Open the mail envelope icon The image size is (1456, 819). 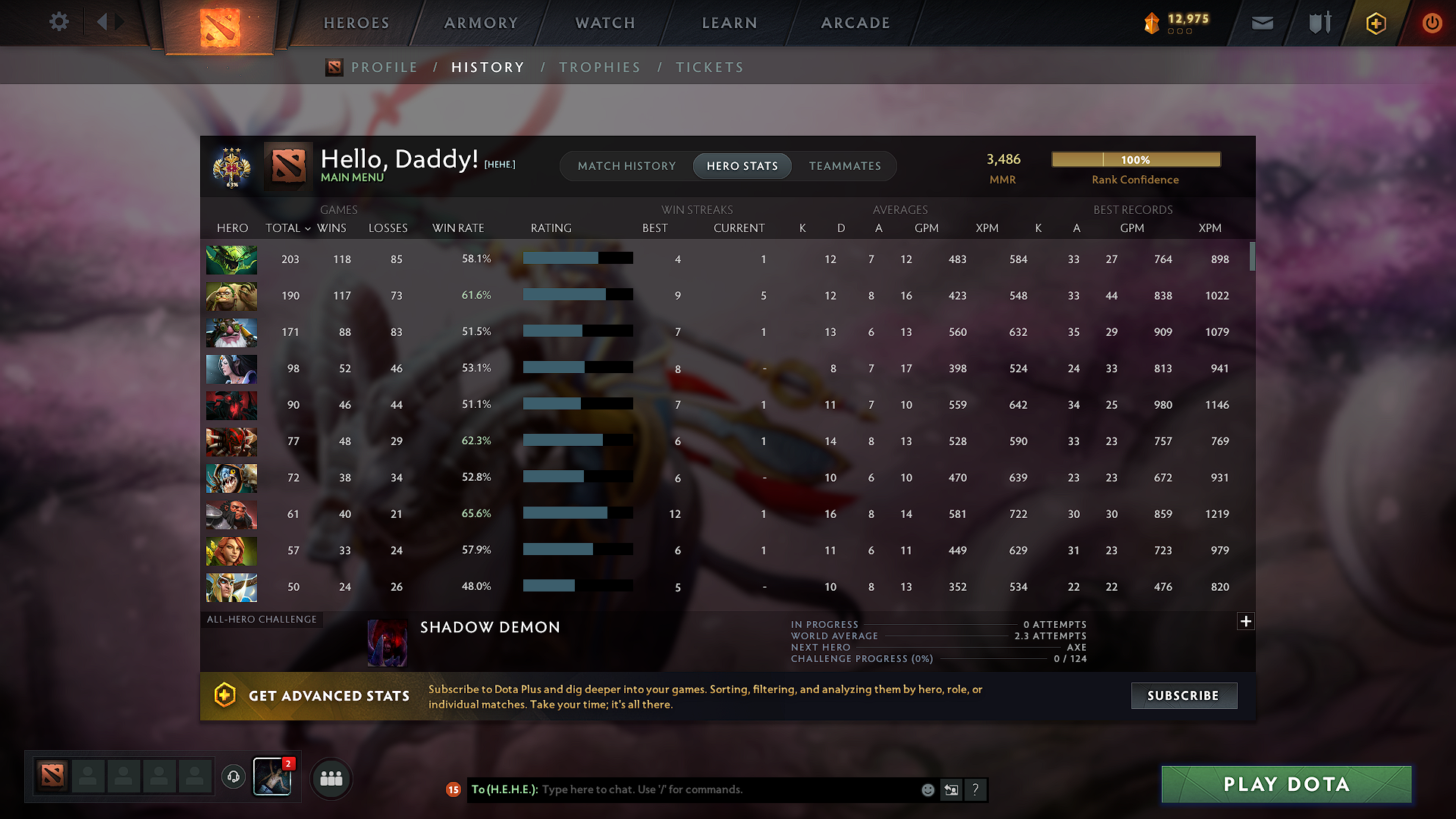click(x=1262, y=23)
